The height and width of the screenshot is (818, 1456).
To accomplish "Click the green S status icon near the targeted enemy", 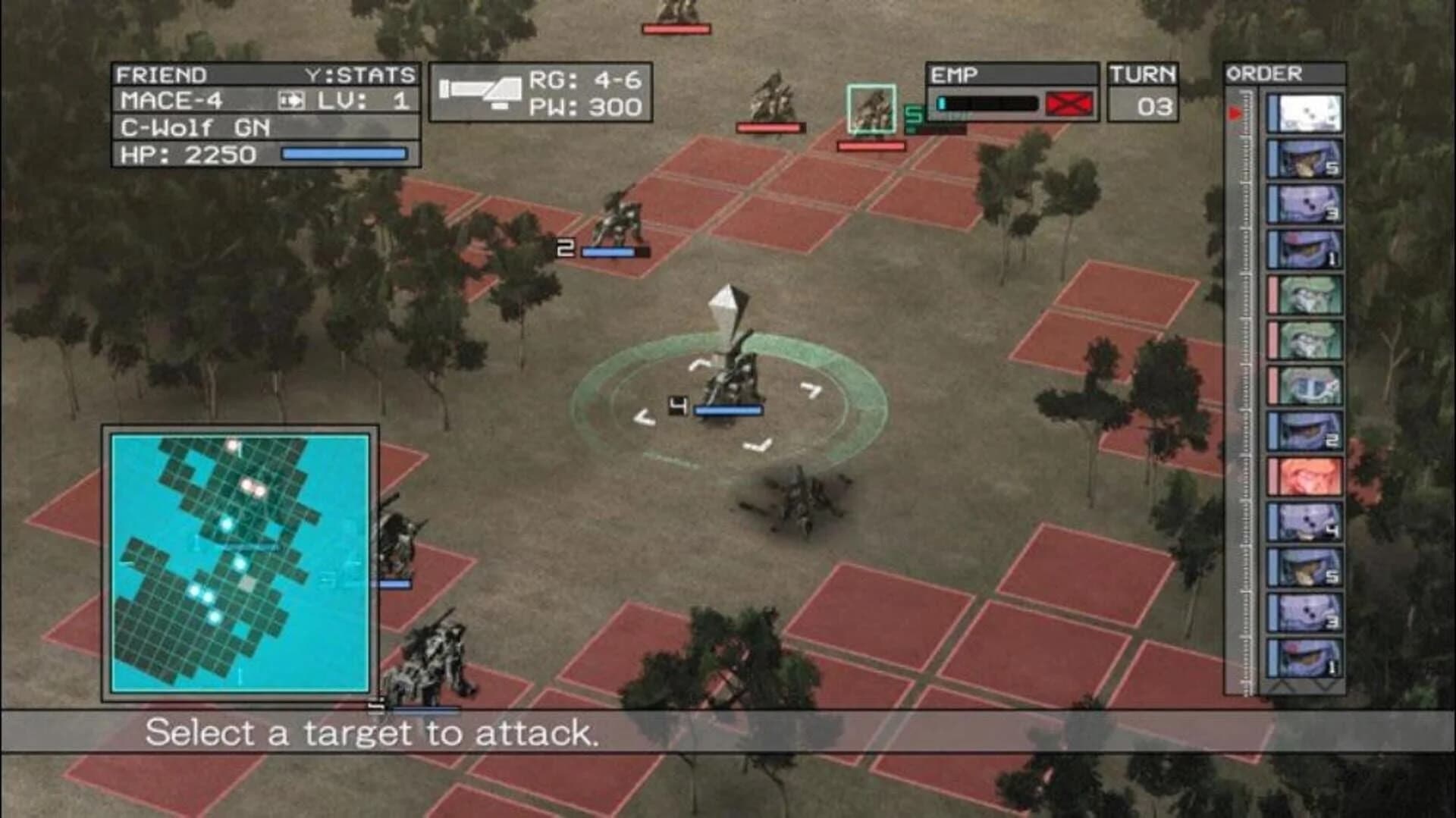I will tap(912, 115).
